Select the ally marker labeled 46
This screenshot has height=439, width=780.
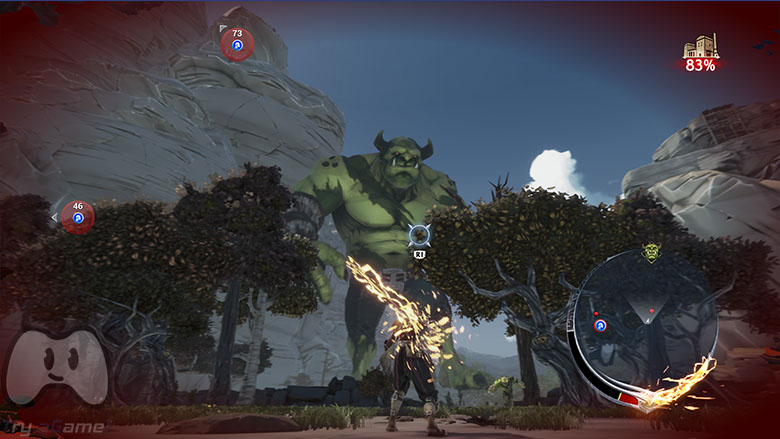tap(77, 216)
